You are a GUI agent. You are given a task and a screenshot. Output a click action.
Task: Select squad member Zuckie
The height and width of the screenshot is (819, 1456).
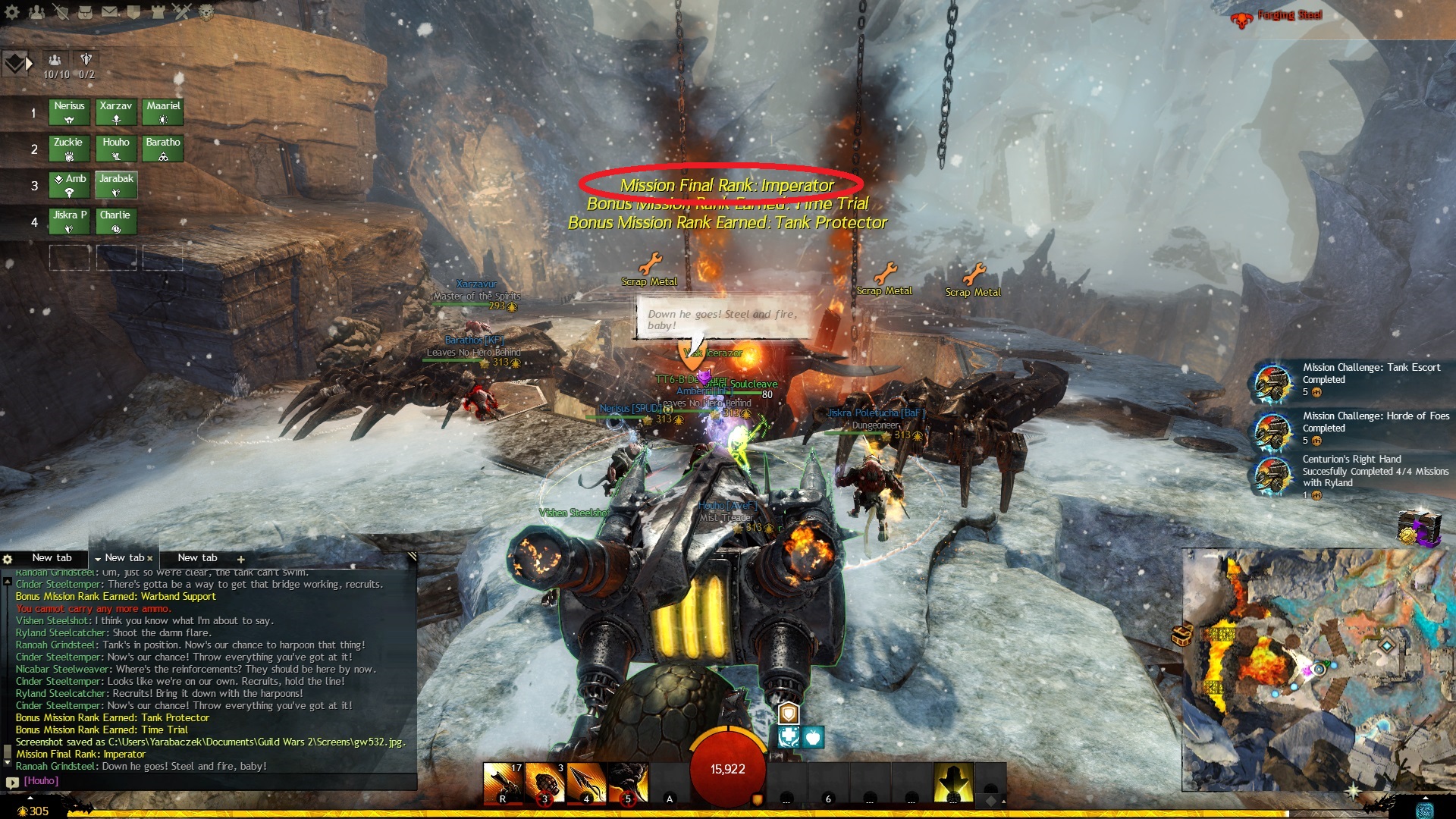pos(69,148)
